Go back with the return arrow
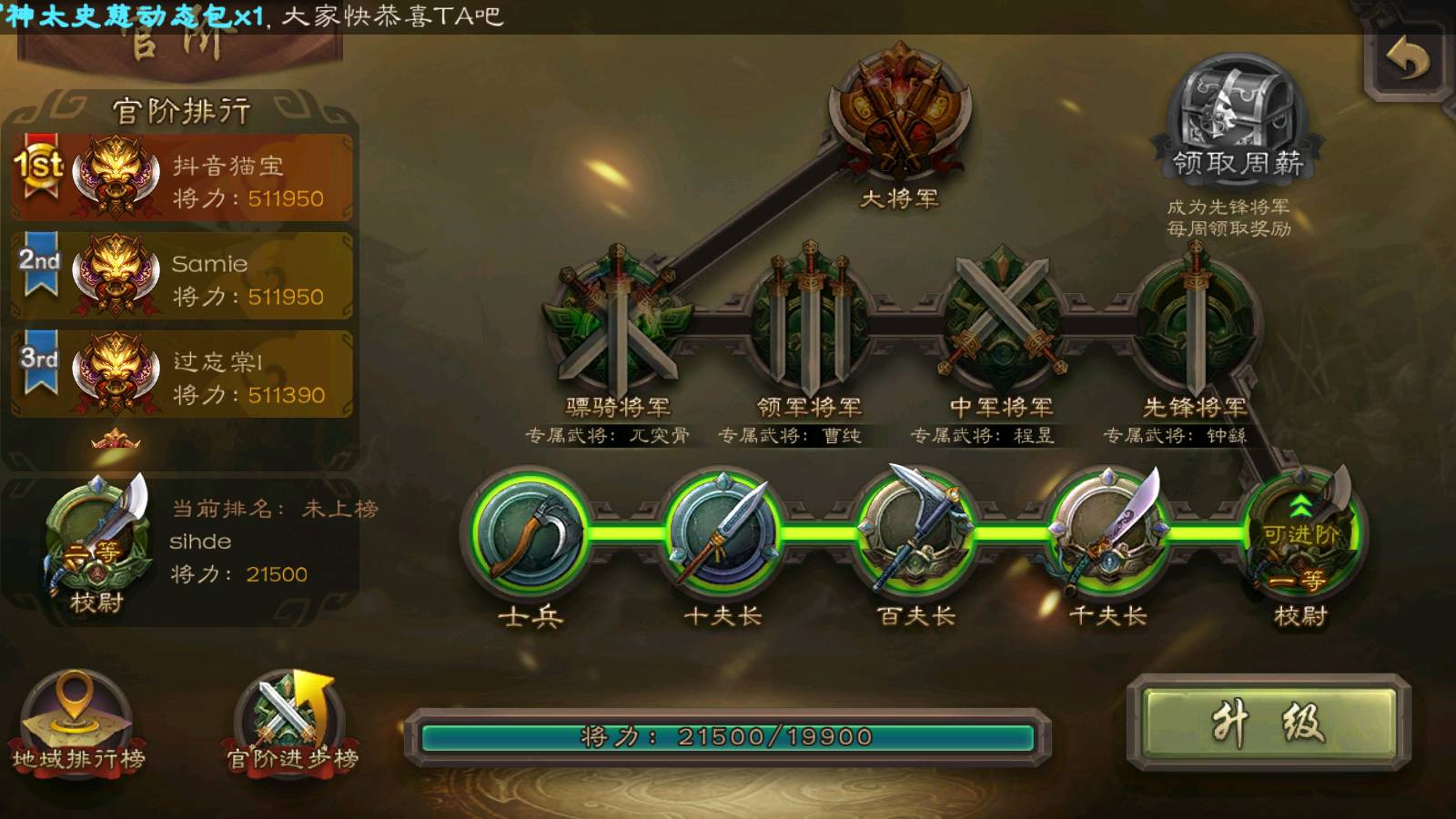1456x819 pixels. pos(1407,62)
